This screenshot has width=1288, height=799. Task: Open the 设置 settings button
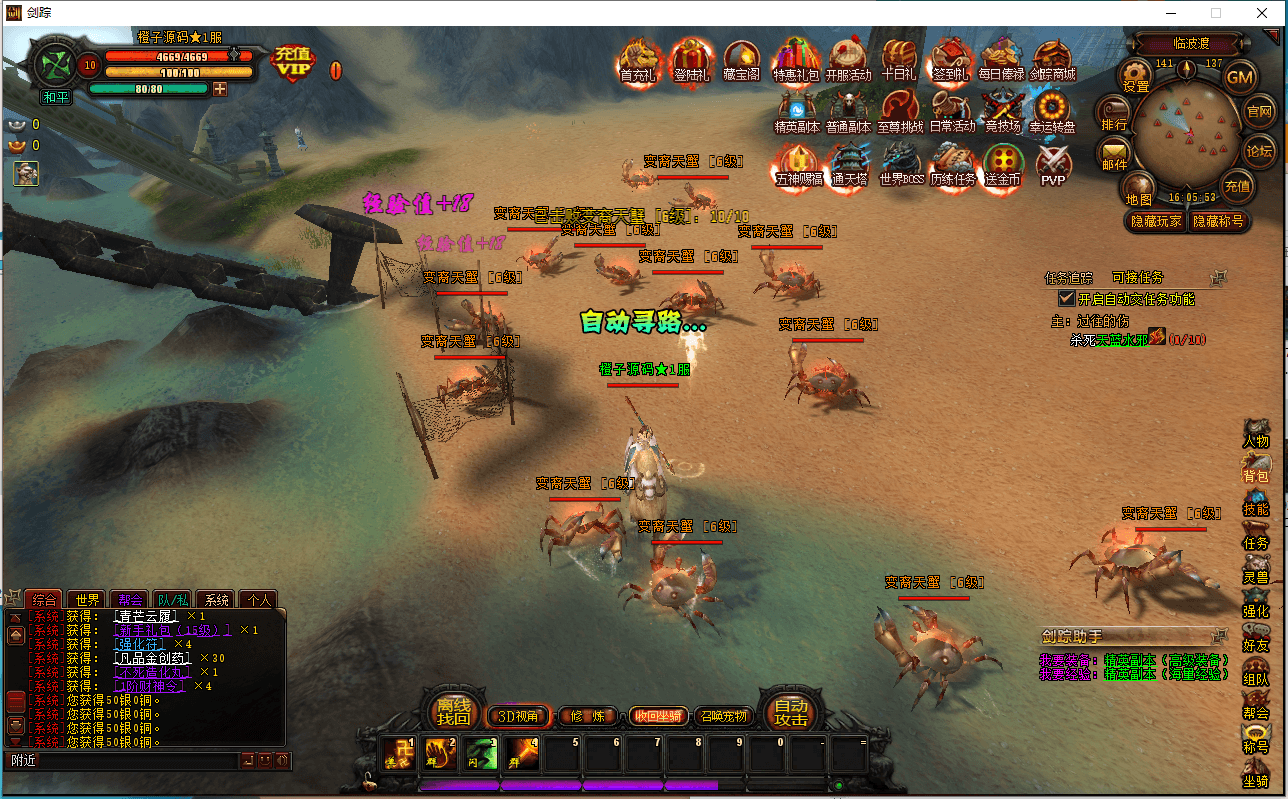tap(1136, 75)
